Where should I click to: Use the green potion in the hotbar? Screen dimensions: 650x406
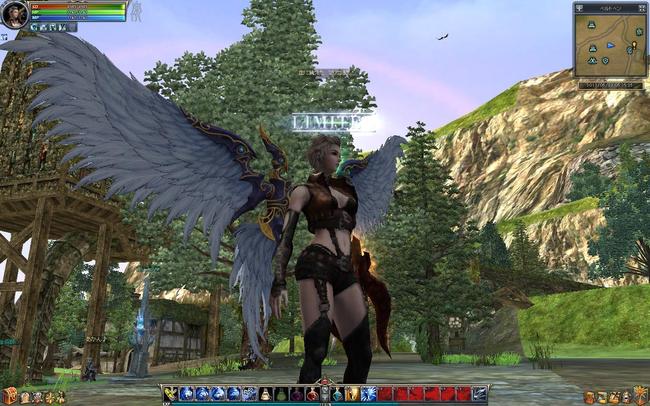pyautogui.click(x=281, y=394)
